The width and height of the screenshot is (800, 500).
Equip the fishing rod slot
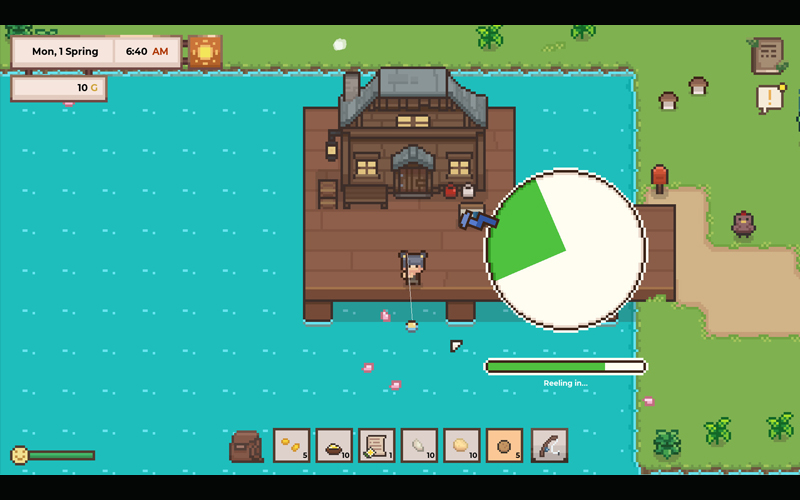tap(549, 445)
